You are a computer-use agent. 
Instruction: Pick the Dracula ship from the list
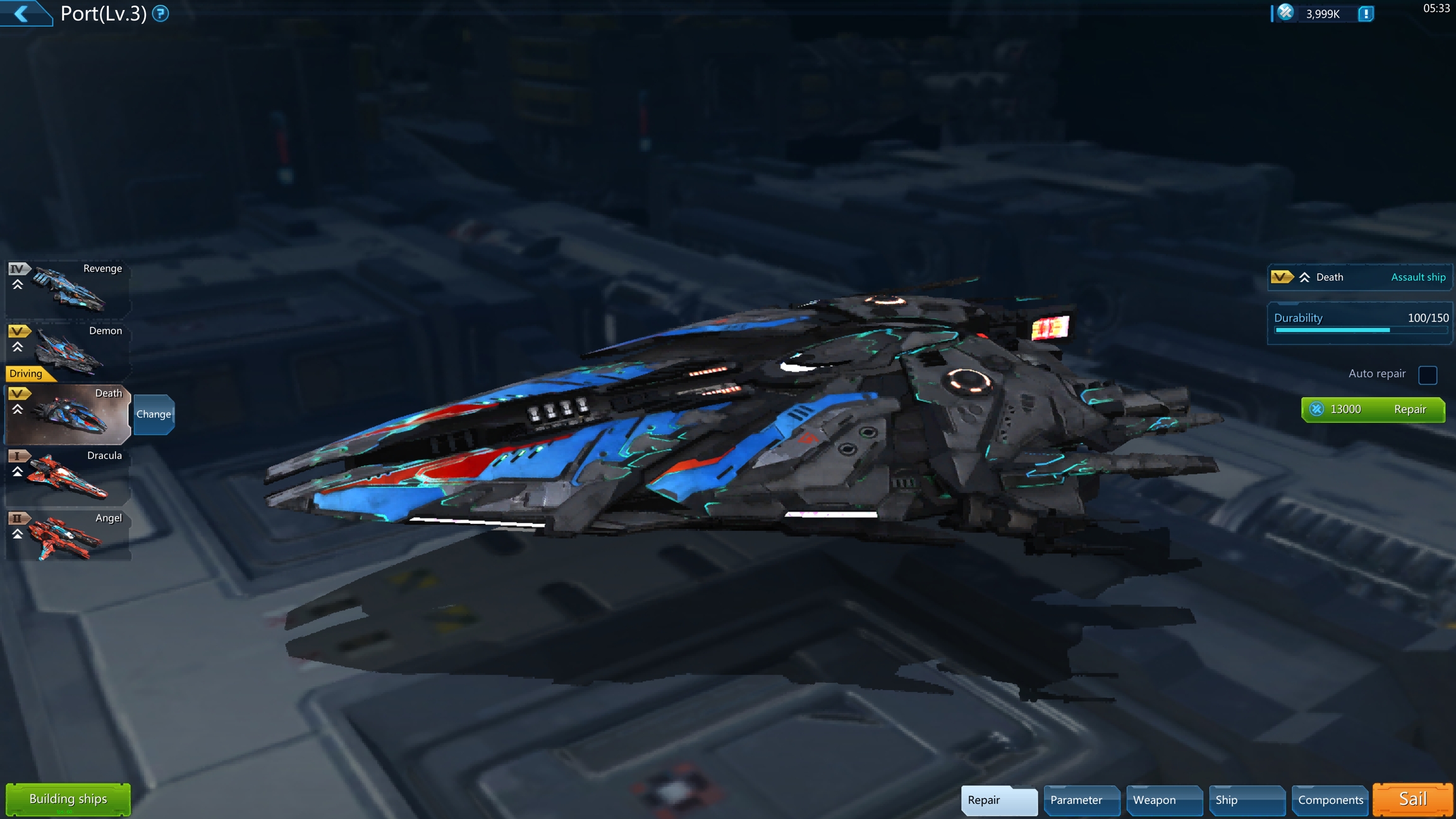pyautogui.click(x=68, y=475)
